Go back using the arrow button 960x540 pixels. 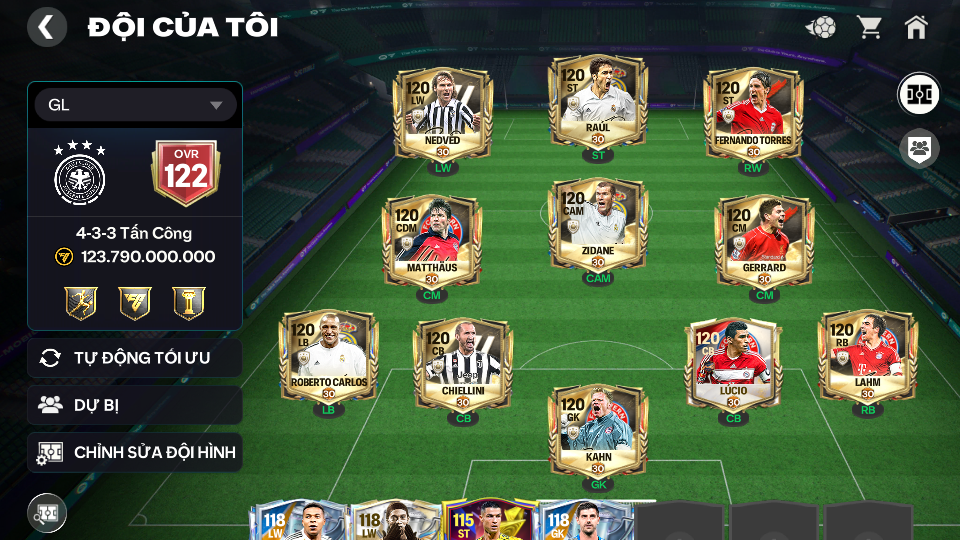(46, 27)
